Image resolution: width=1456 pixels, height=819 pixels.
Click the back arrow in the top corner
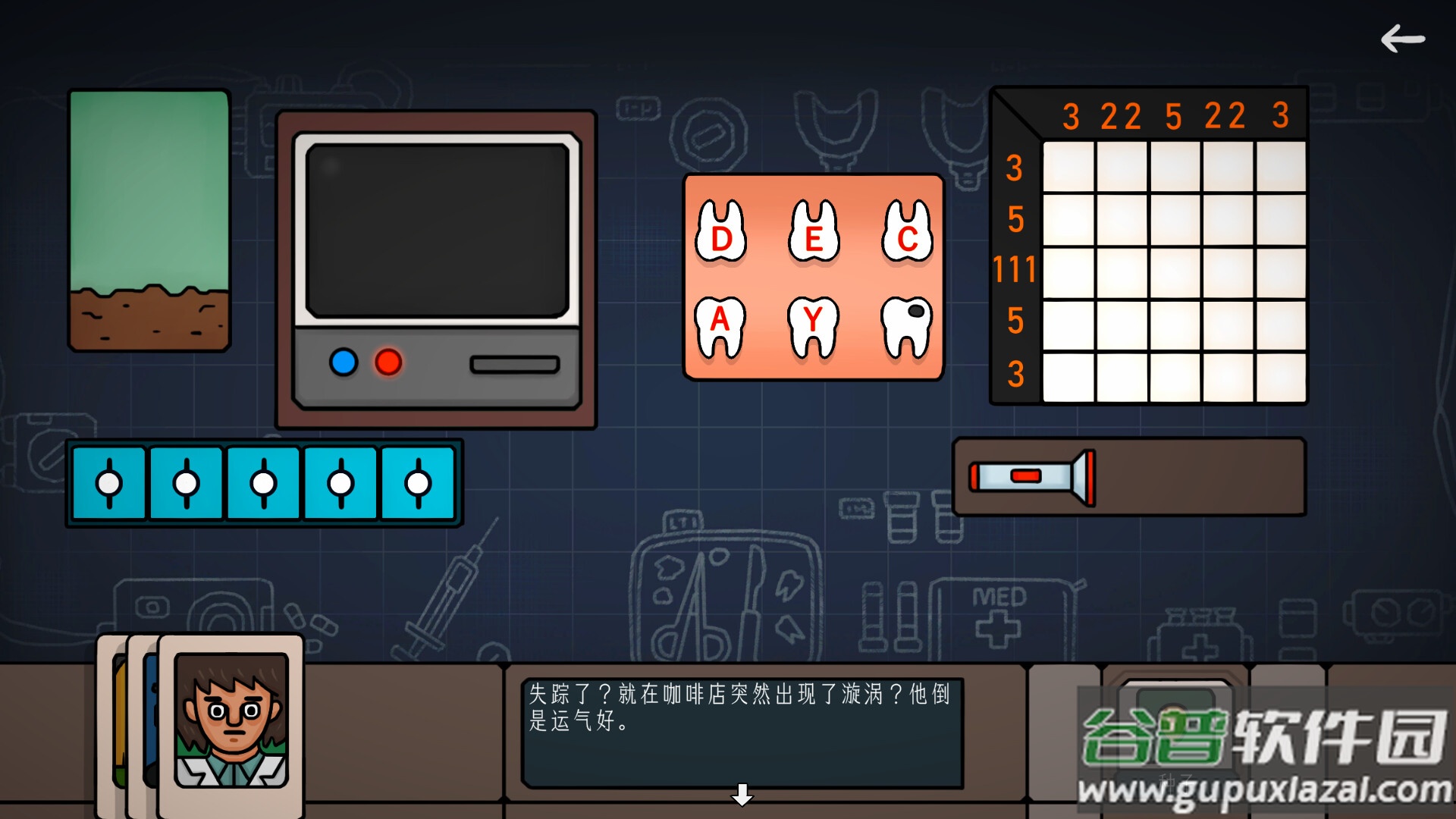click(1404, 37)
